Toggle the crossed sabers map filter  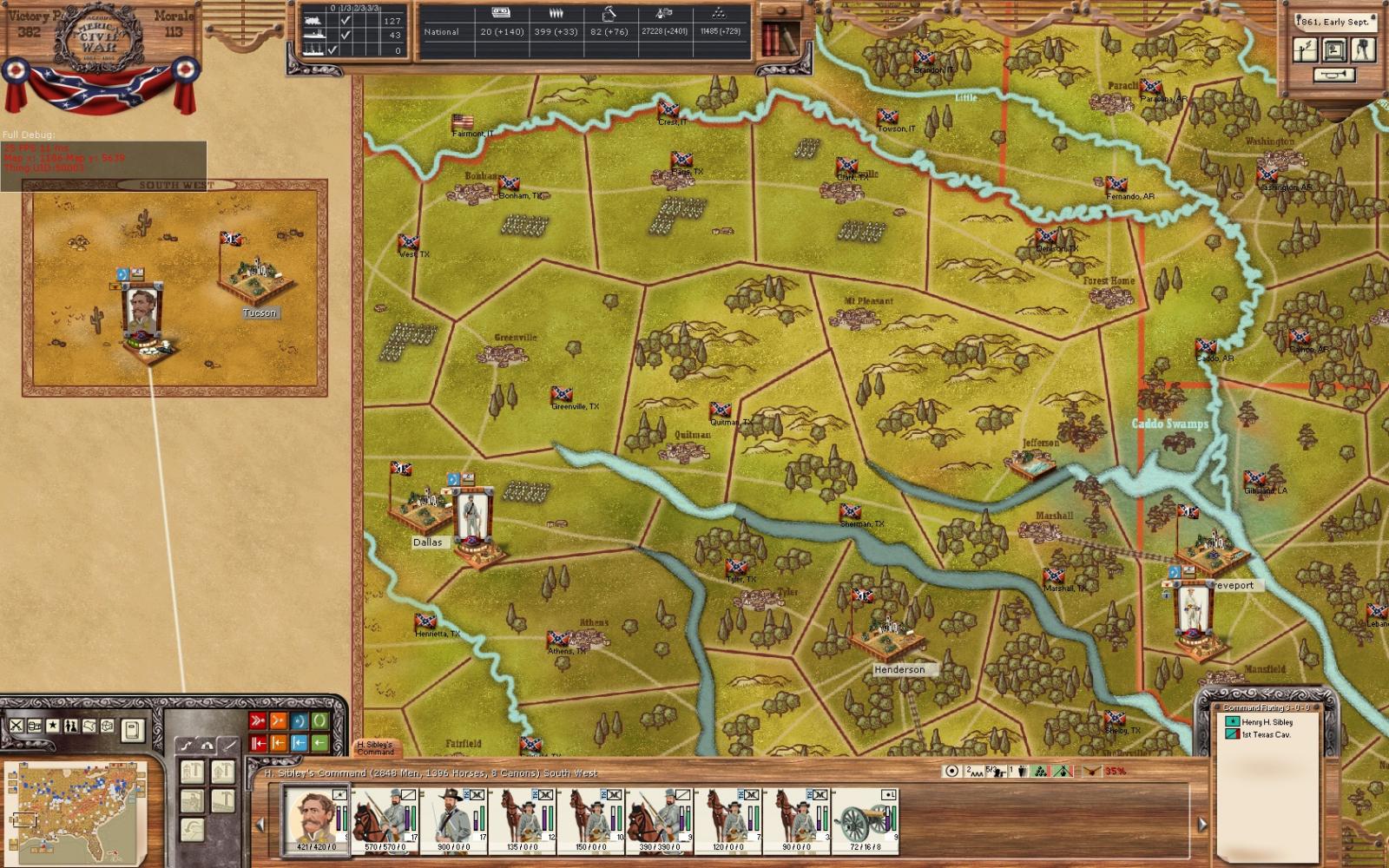pyautogui.click(x=16, y=726)
